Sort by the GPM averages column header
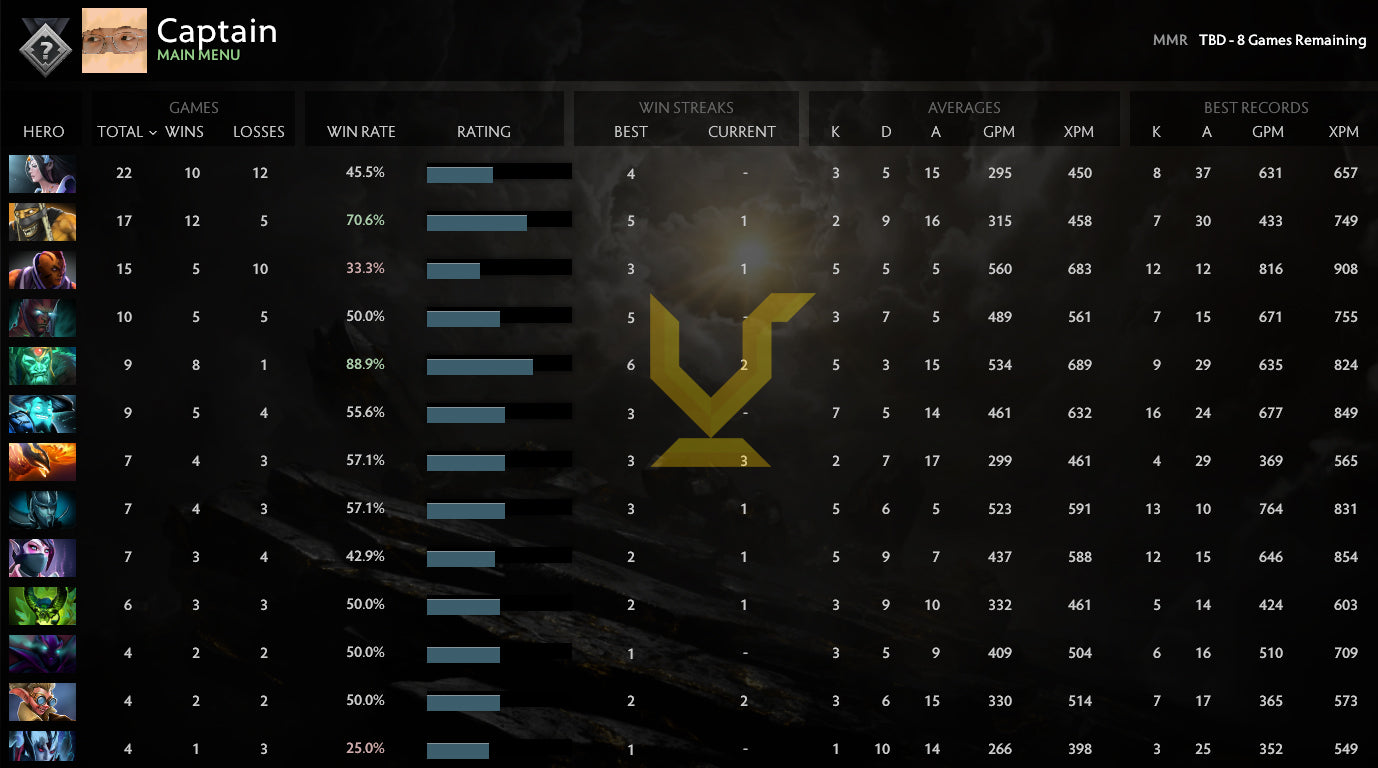 (1000, 131)
